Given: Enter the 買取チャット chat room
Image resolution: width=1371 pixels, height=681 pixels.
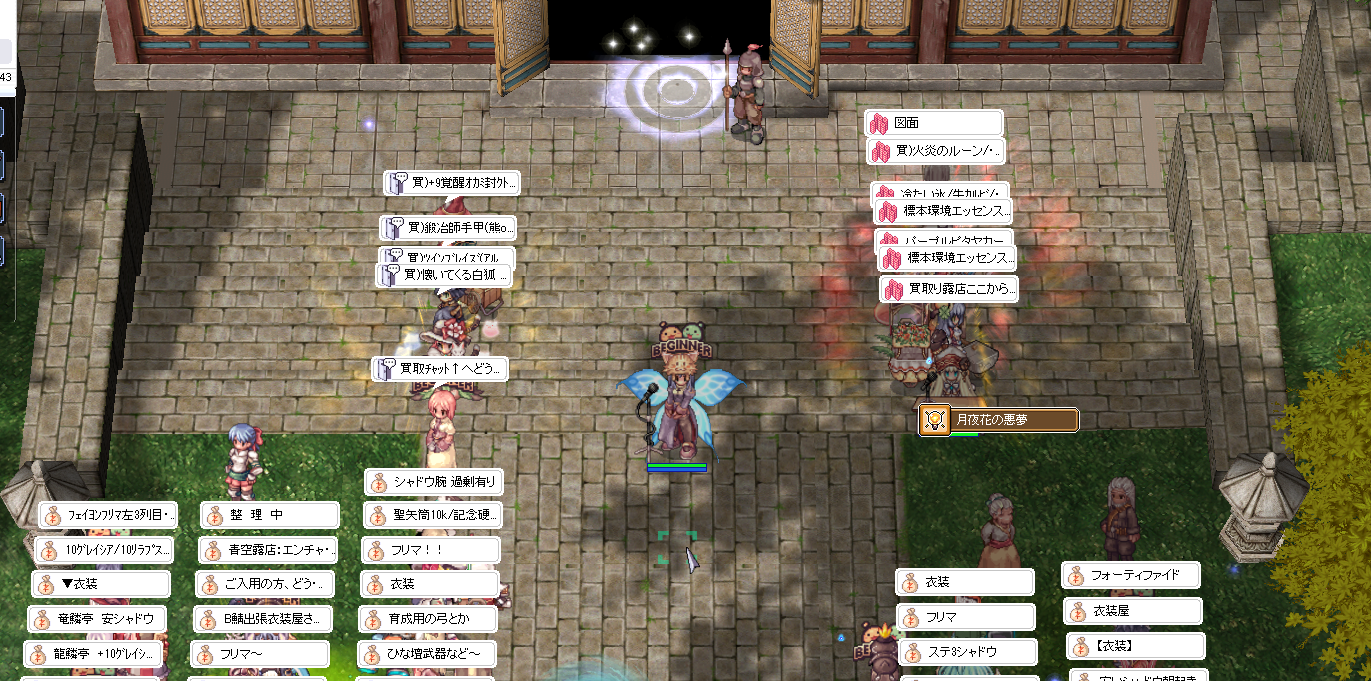Looking at the screenshot, I should [440, 369].
